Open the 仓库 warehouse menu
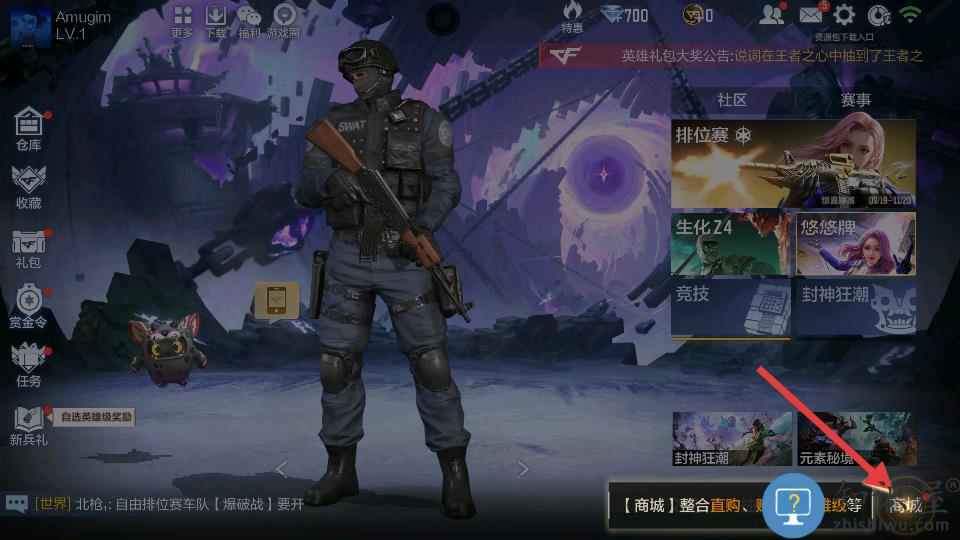This screenshot has height=540, width=960. point(29,130)
